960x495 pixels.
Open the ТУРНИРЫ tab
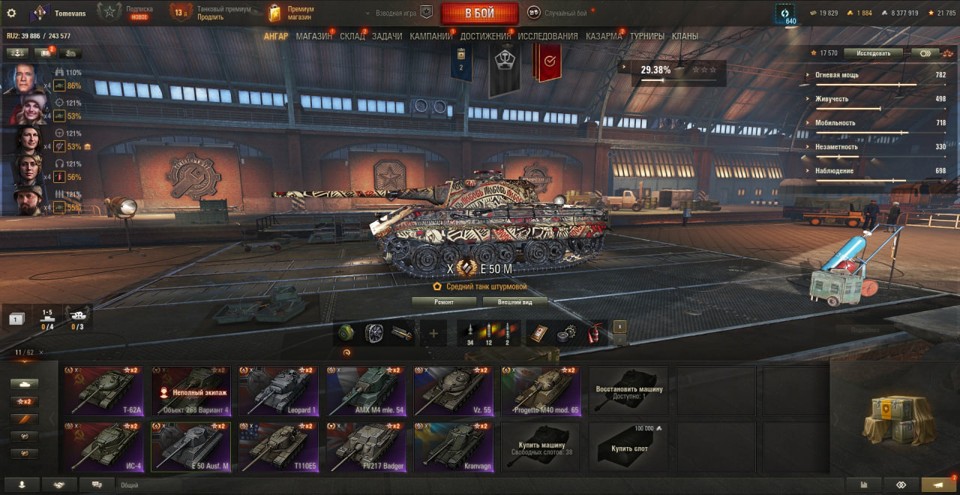[647, 36]
